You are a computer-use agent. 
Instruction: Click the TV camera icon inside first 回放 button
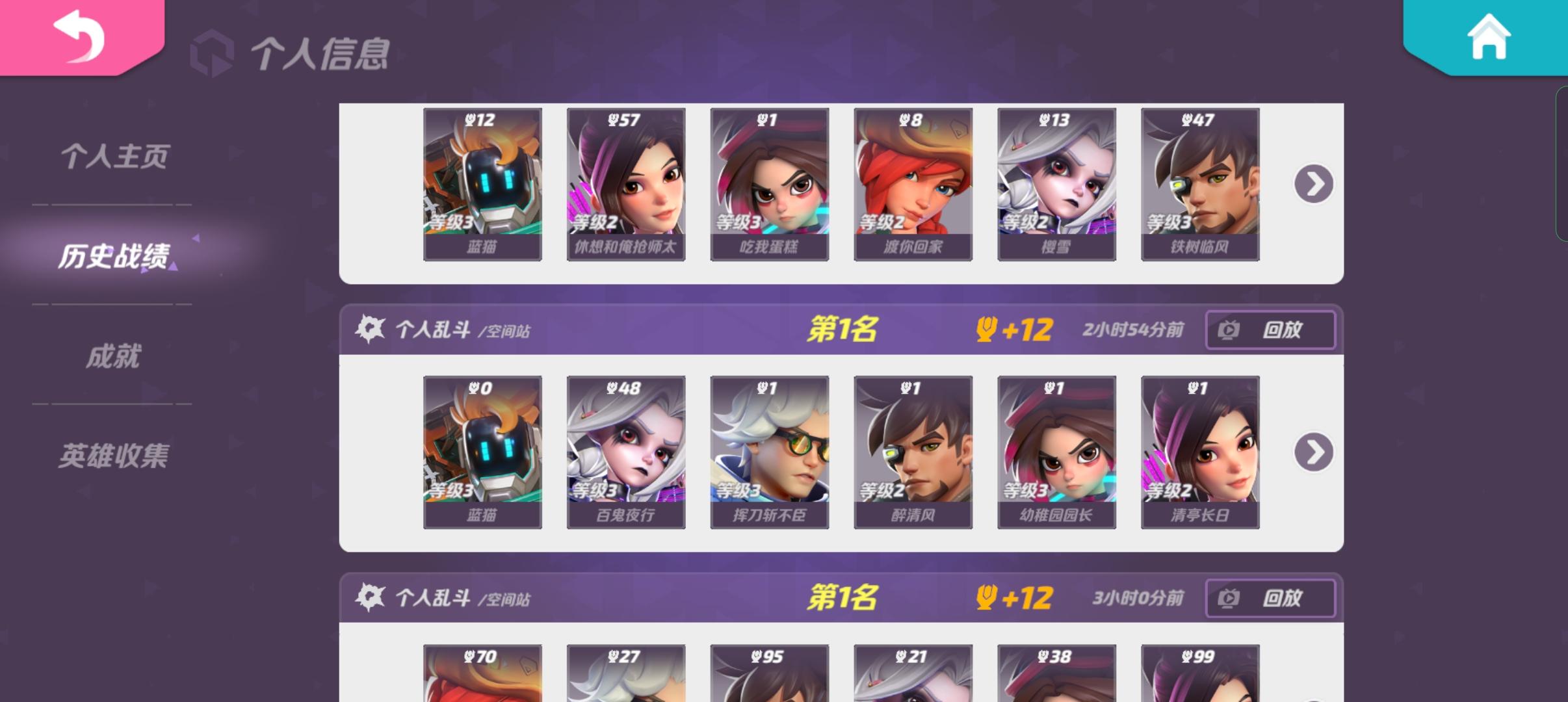[x=1227, y=330]
